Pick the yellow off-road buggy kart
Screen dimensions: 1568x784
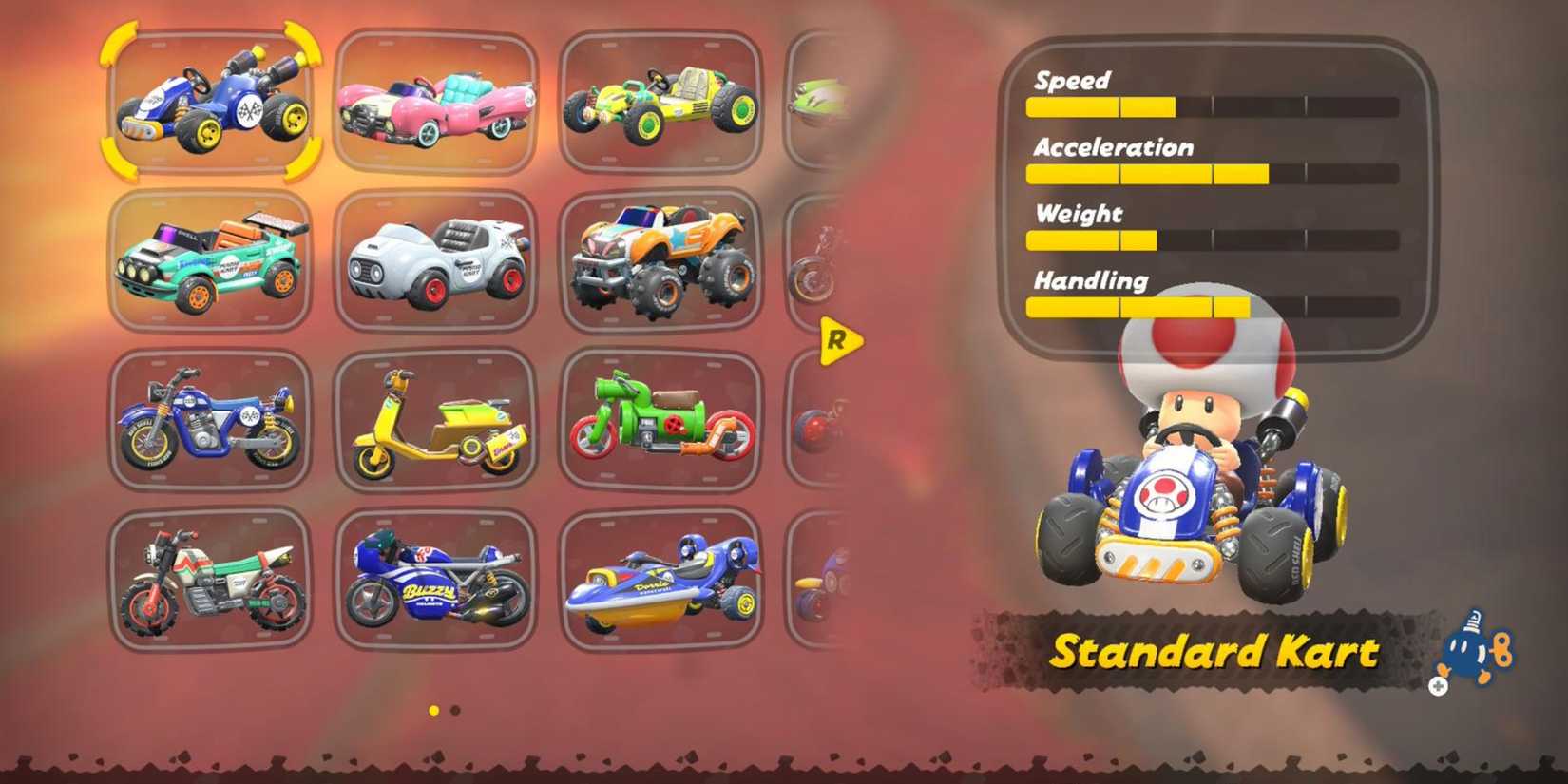(660, 100)
